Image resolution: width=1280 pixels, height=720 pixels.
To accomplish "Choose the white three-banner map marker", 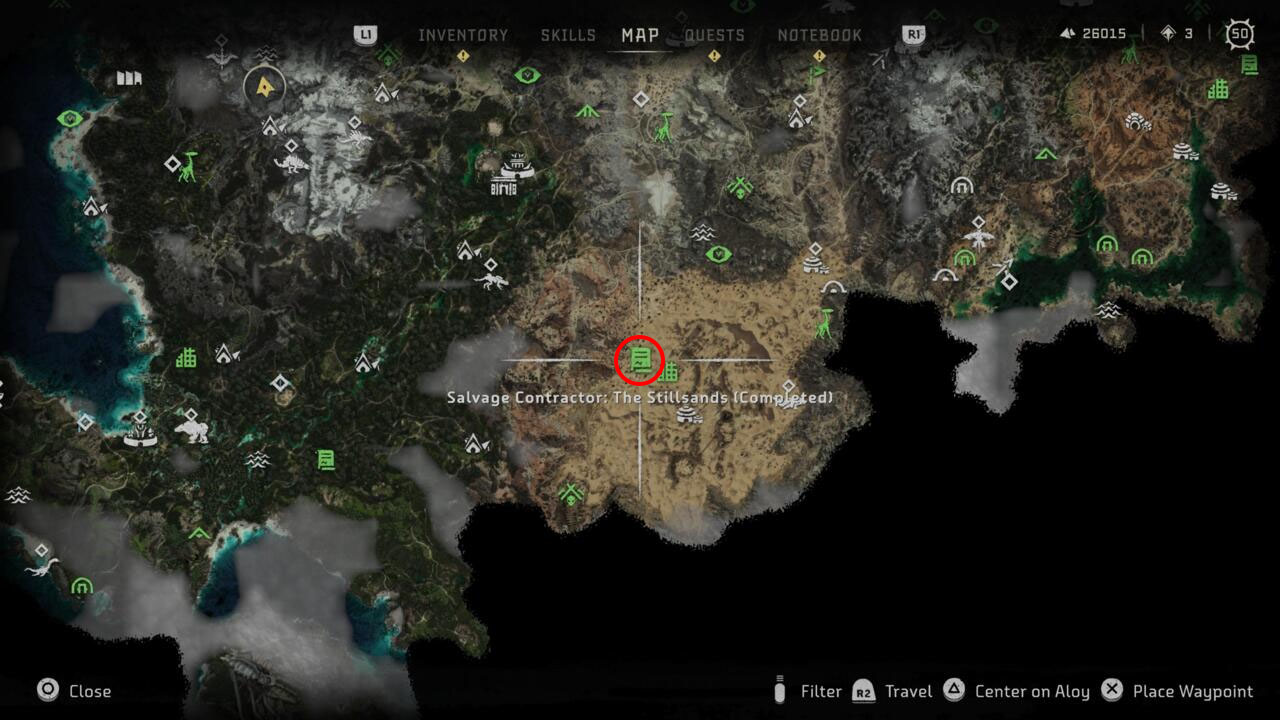I will [129, 77].
